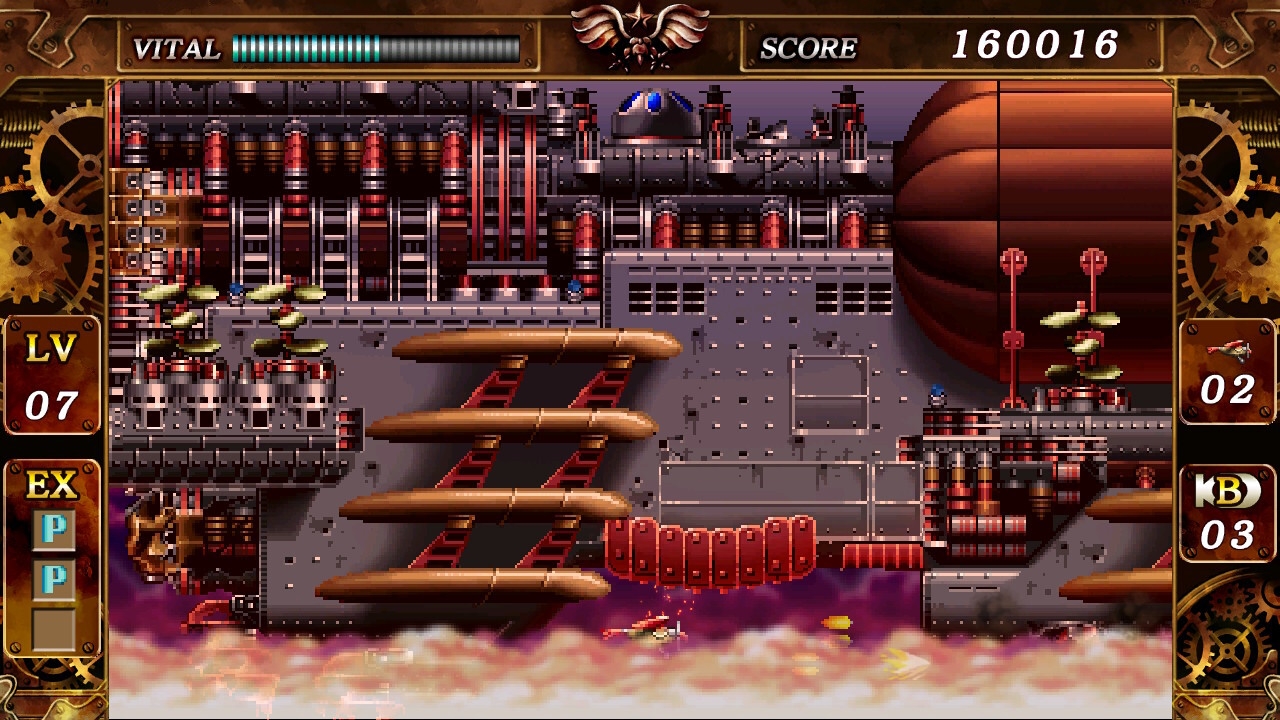The width and height of the screenshot is (1280, 720).
Task: Click the bomb B icon
Action: (x=1227, y=490)
